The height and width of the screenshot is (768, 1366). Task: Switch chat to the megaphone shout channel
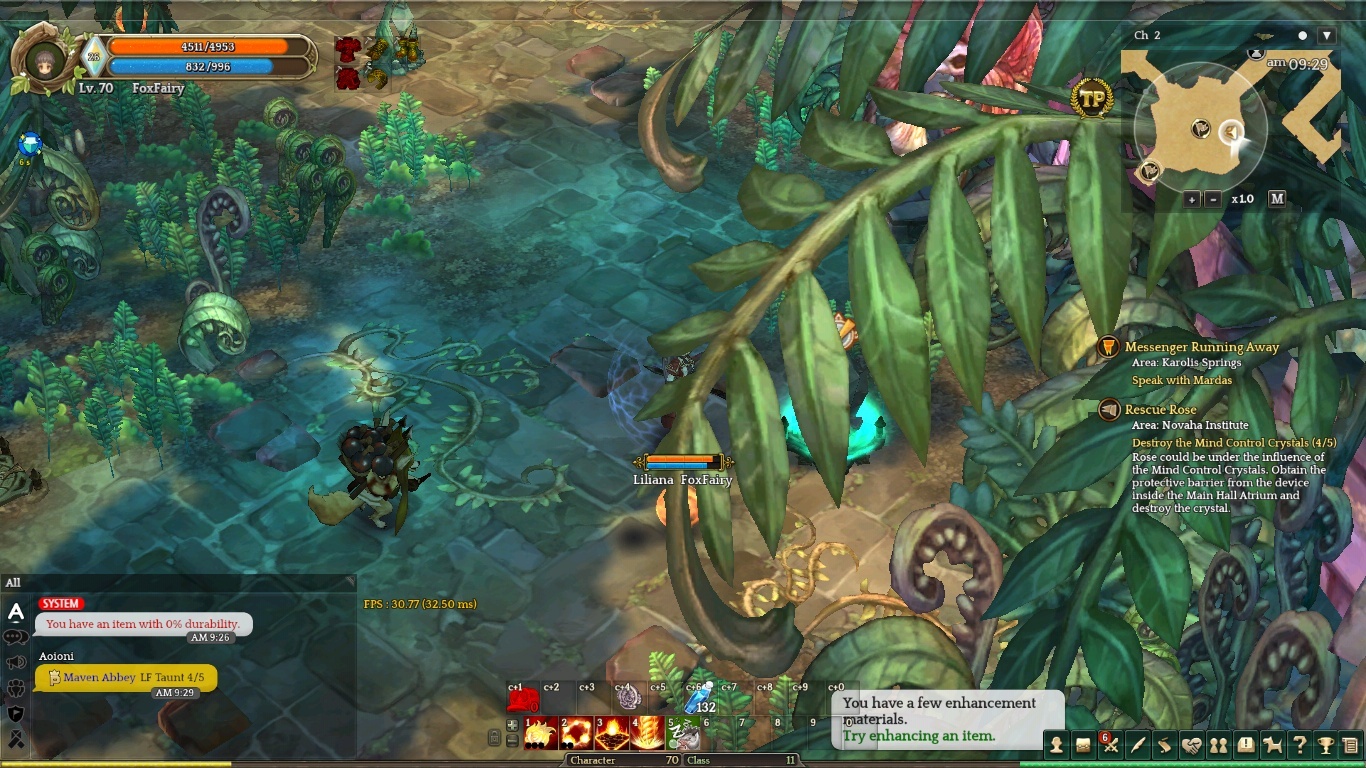pos(16,662)
